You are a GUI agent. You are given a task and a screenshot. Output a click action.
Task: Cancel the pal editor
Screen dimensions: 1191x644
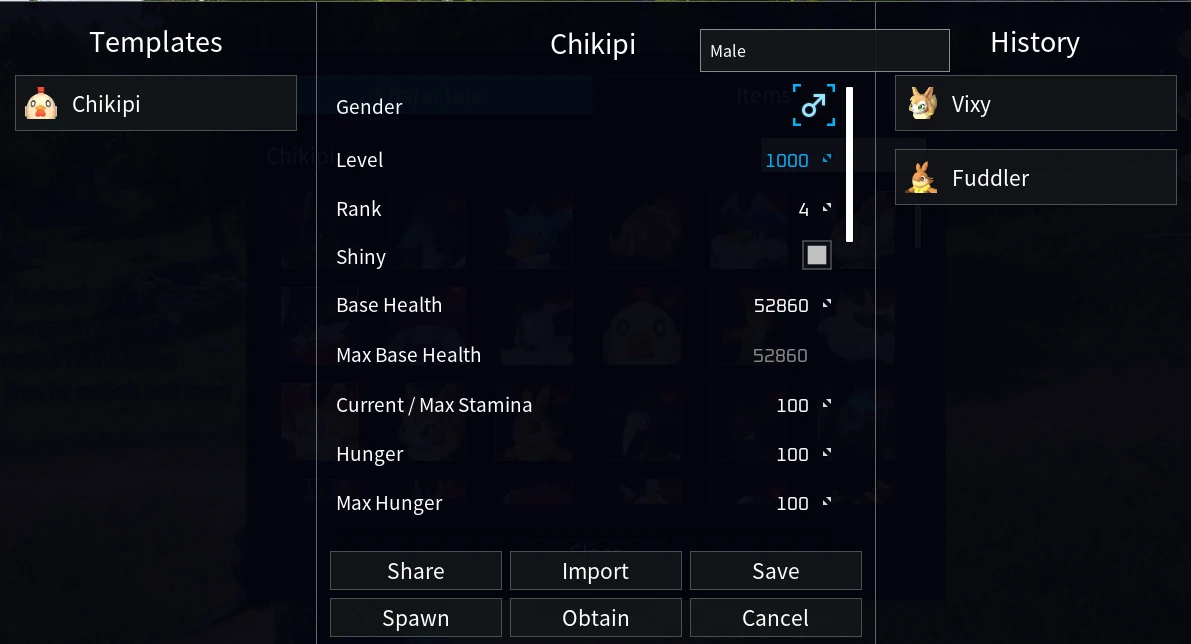tap(775, 618)
